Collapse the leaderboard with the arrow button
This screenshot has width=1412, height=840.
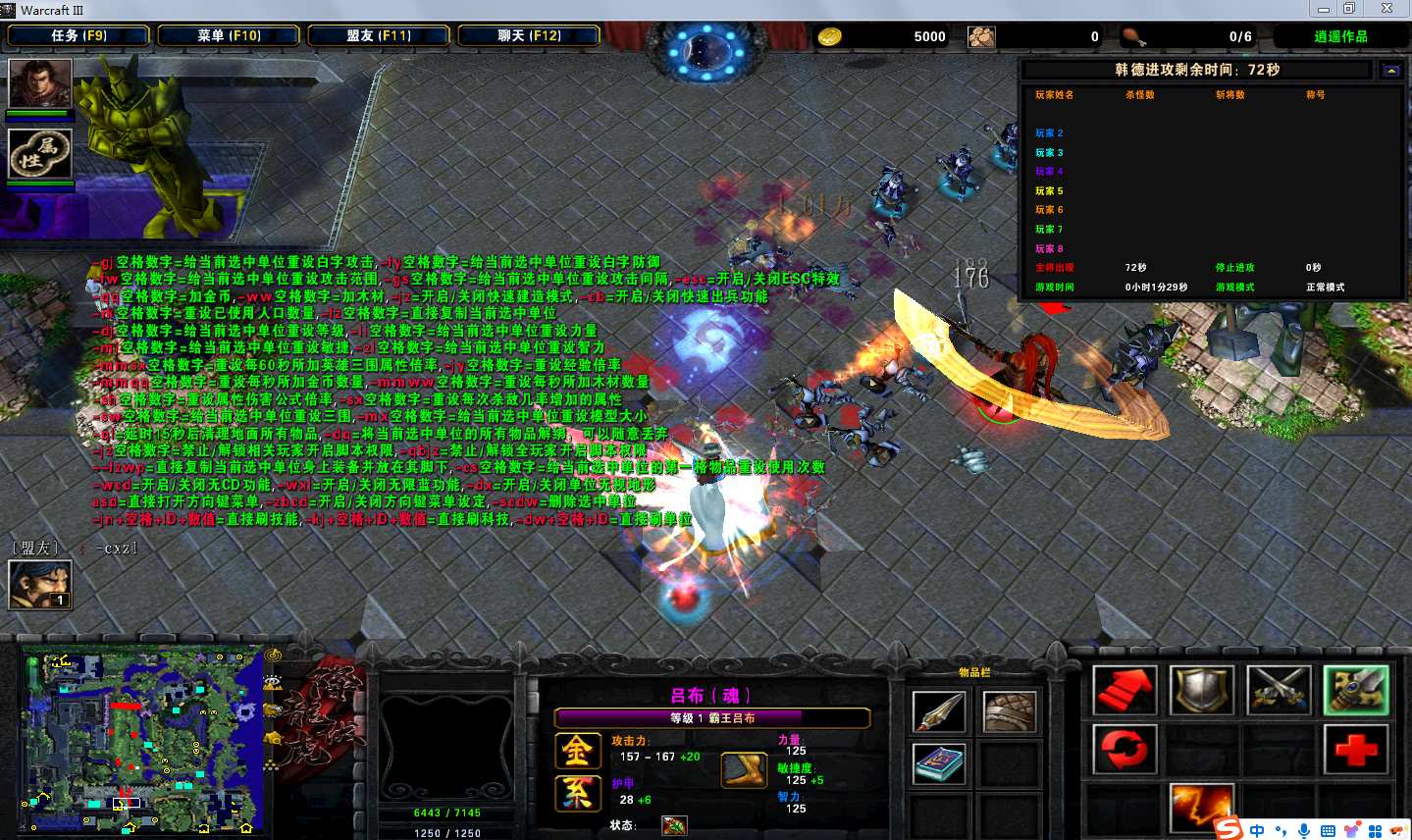point(1390,71)
